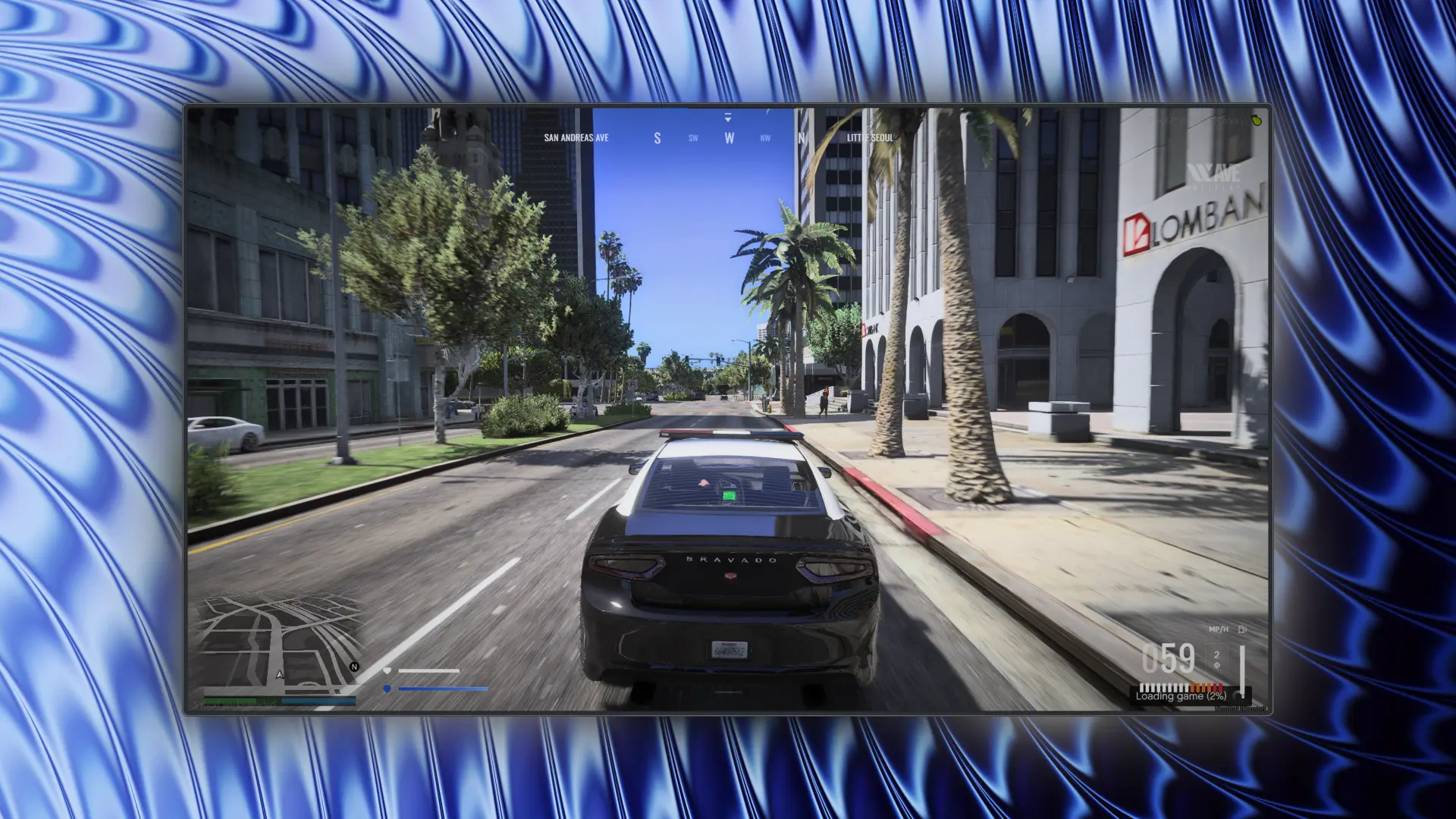This screenshot has width=1456, height=819.
Task: Click the MP/H speed unit label
Action: [1219, 629]
